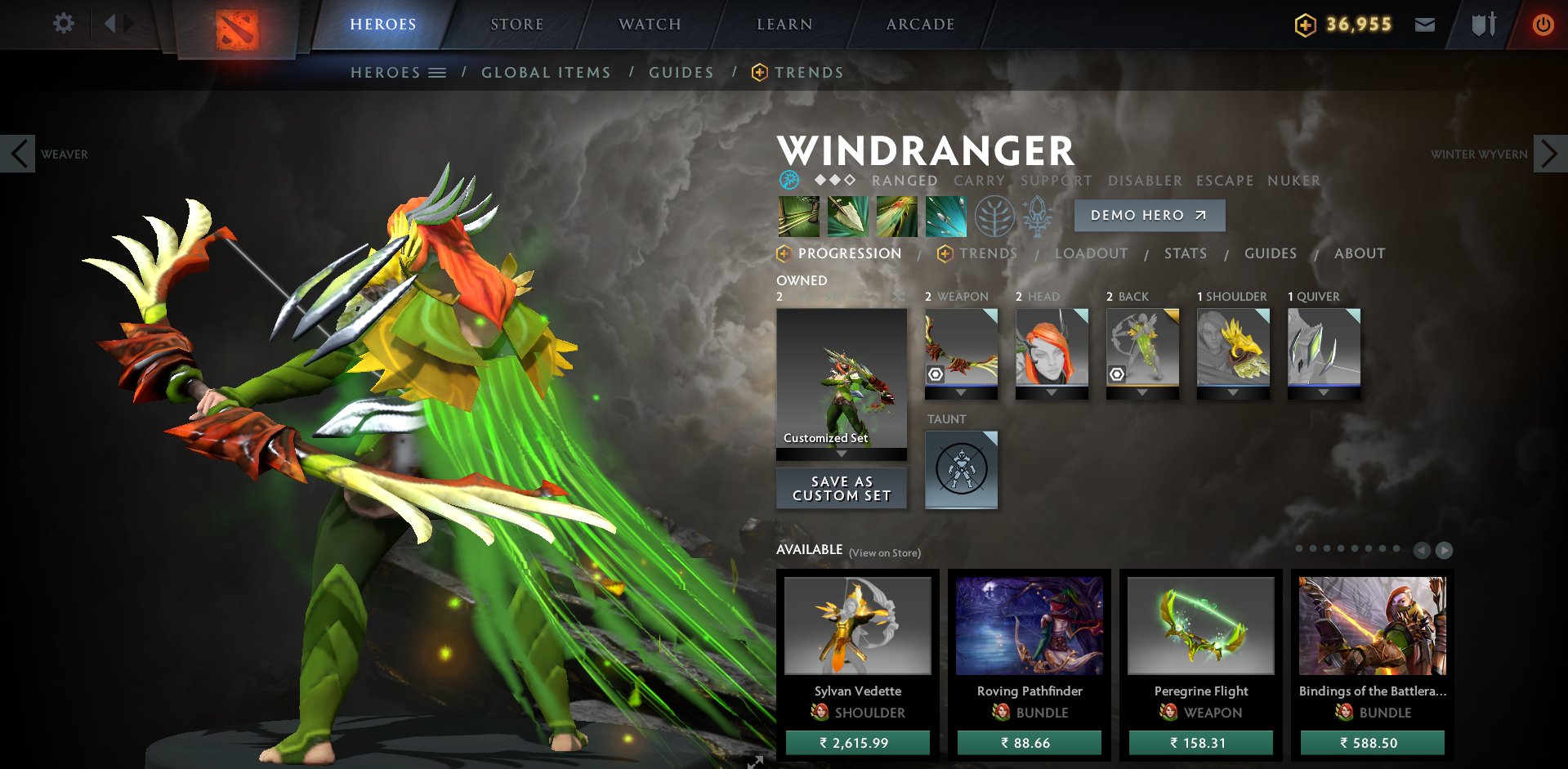
Task: Click SAVE AS CUSTOM SET
Action: pos(841,488)
